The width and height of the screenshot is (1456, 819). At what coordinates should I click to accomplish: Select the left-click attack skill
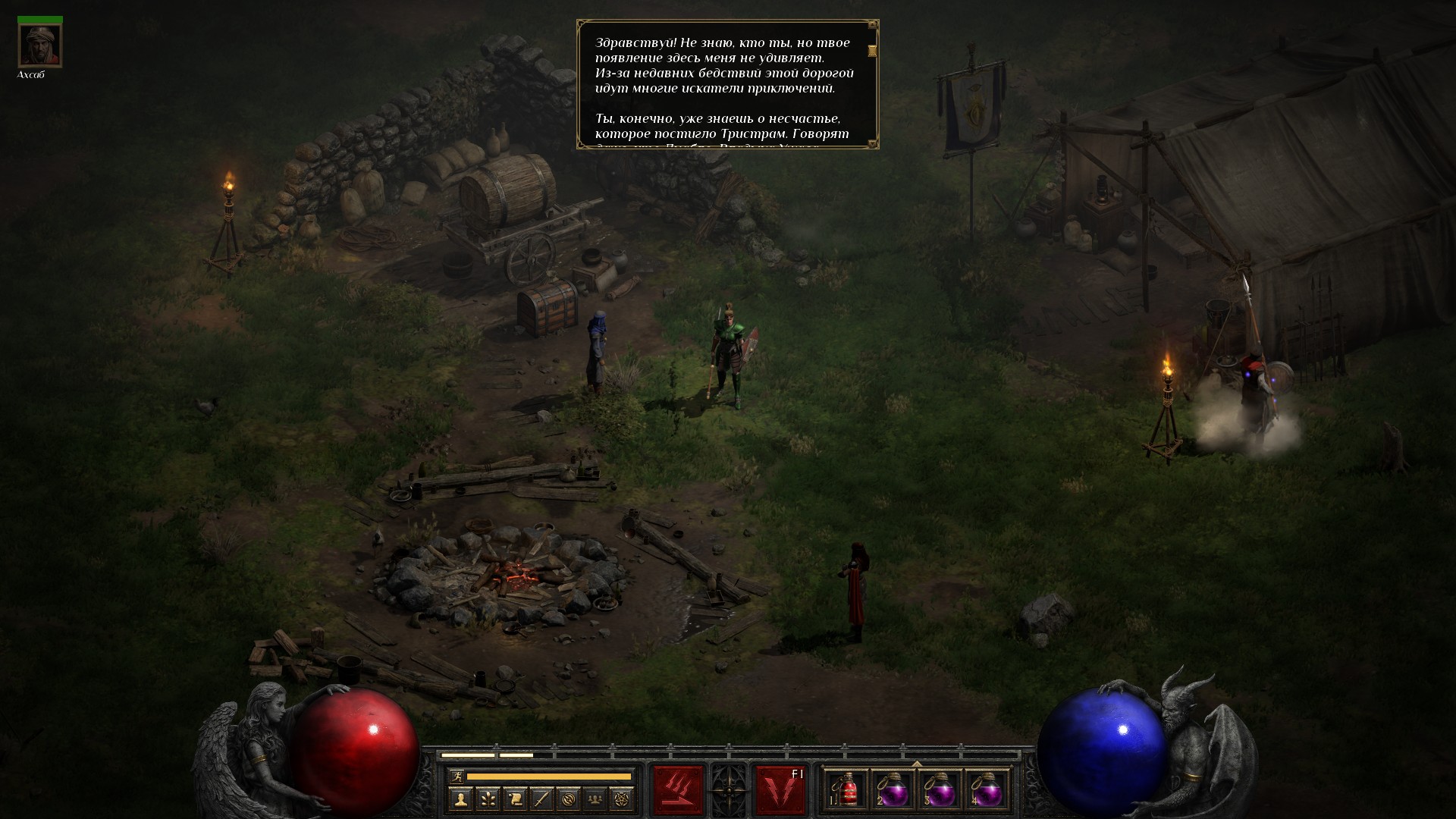(678, 789)
